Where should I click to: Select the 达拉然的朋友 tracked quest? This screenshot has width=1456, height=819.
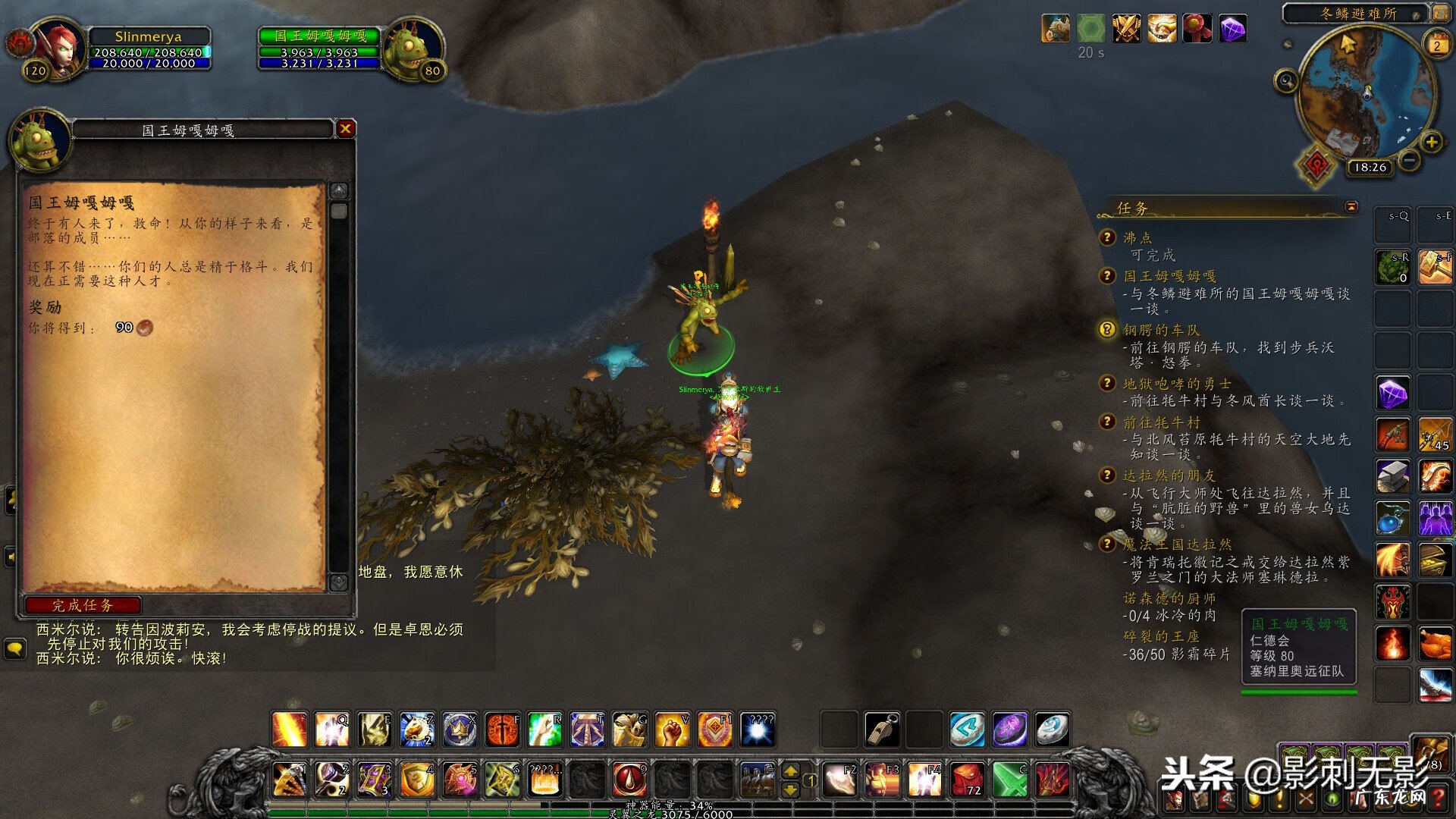1169,475
